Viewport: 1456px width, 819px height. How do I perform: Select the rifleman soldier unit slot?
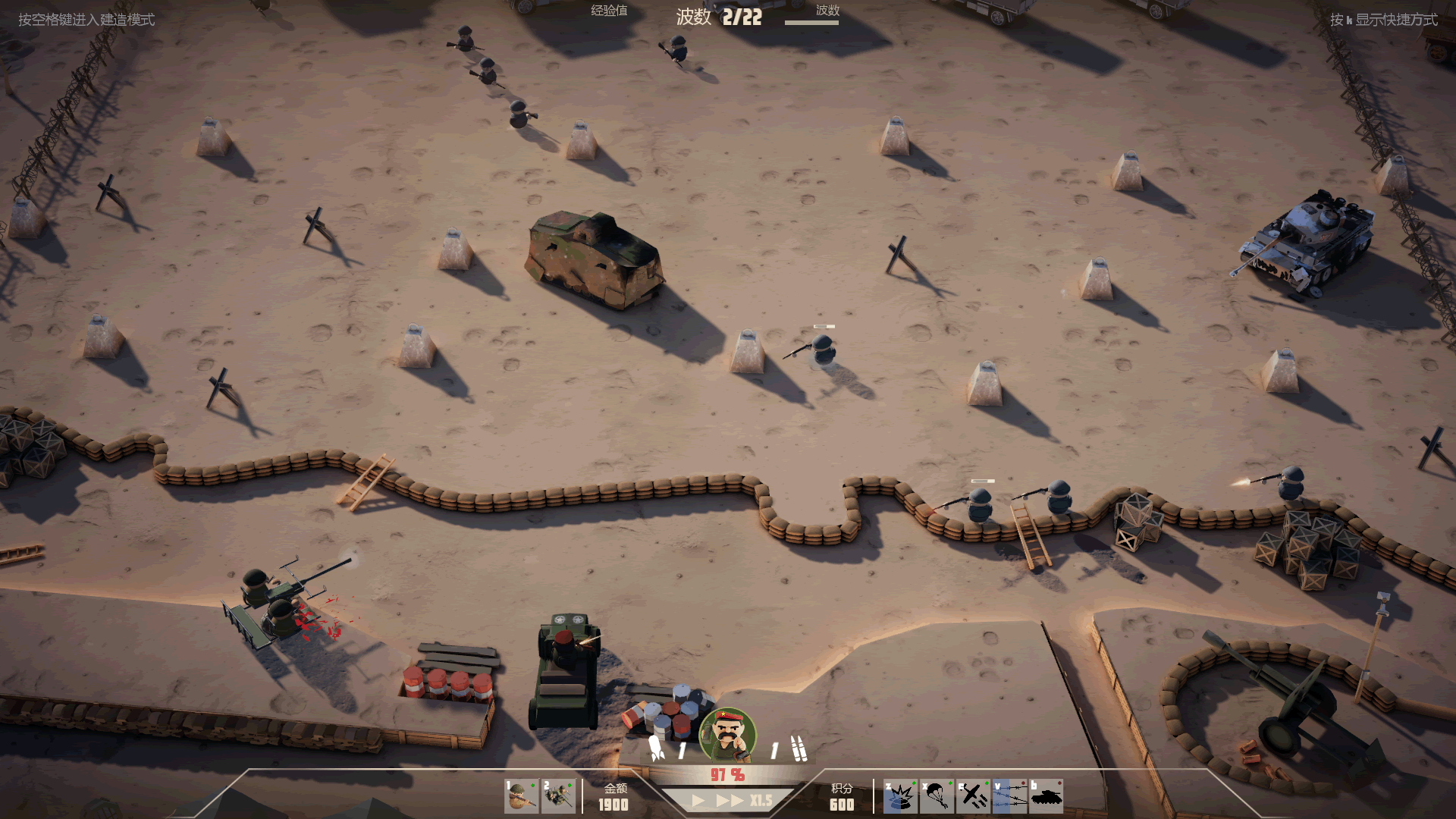click(x=521, y=796)
